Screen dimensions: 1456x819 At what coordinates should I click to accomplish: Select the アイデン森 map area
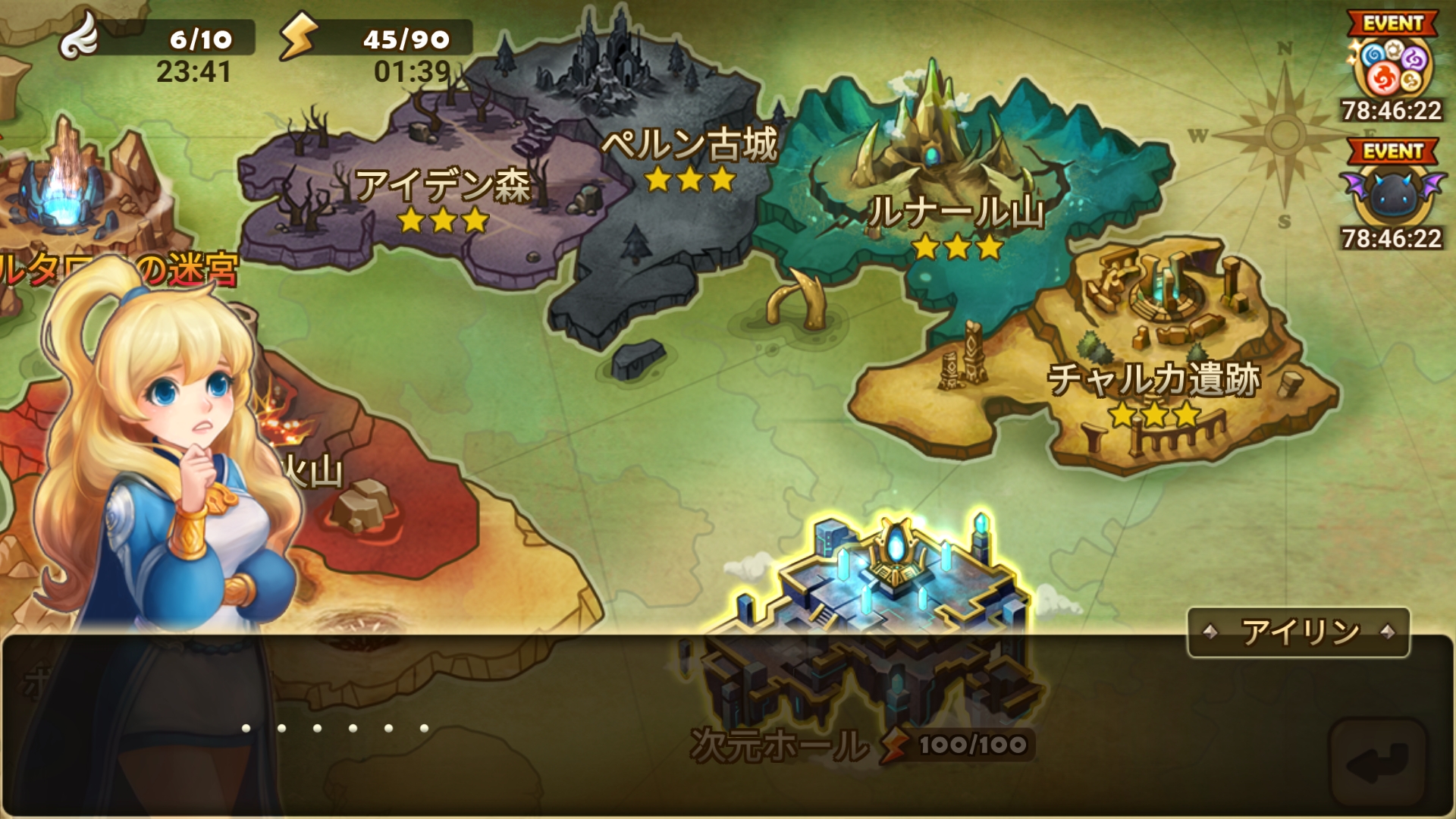442,190
